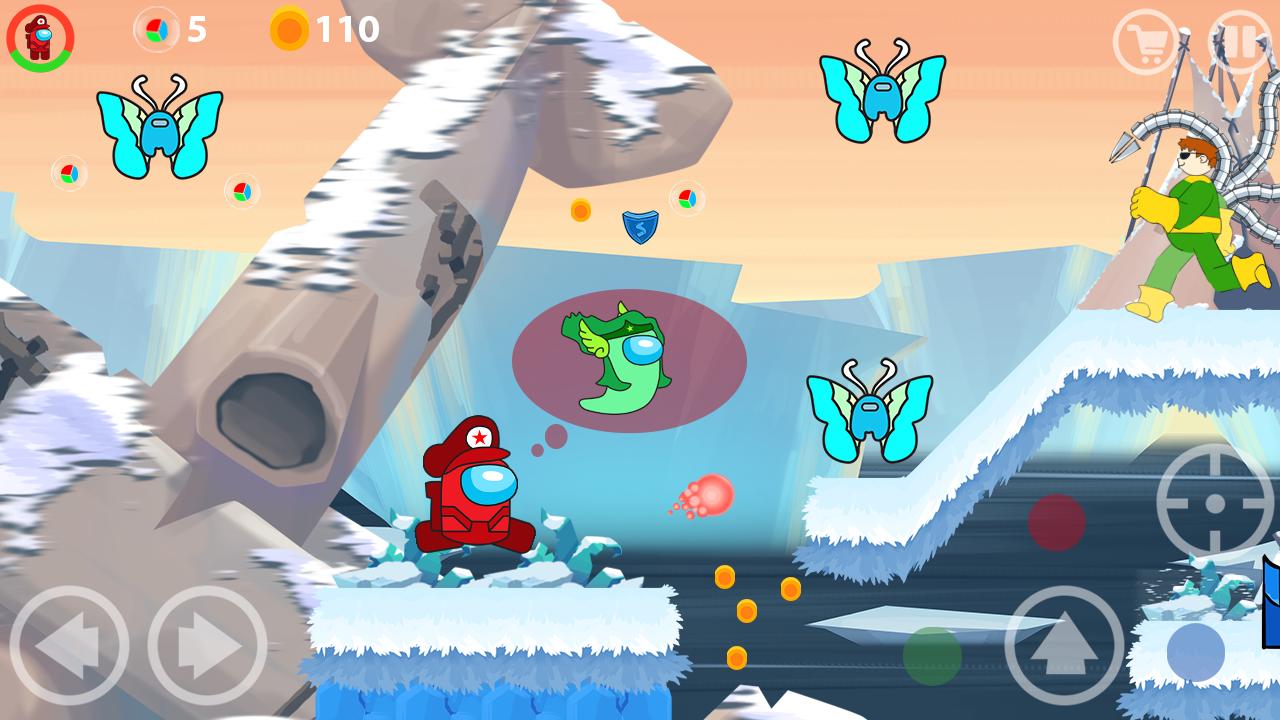This screenshot has width=1280, height=720.
Task: Click the colorful fruit counter icon
Action: 155,30
